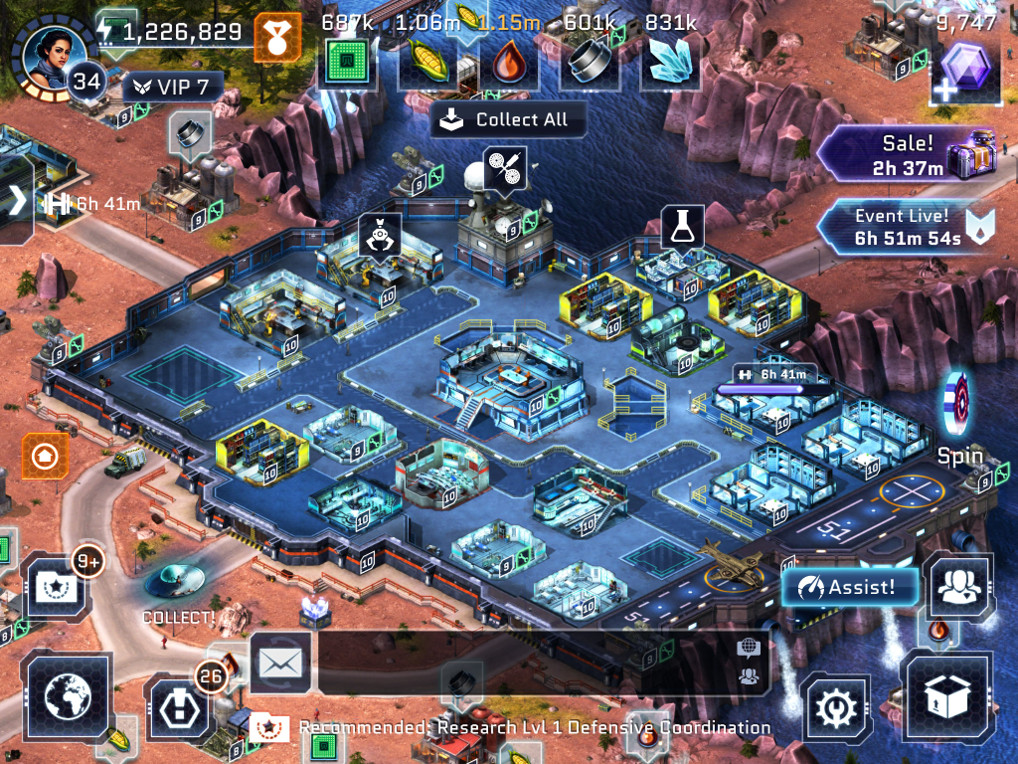The width and height of the screenshot is (1018, 764).
Task: Open the mail envelope inbox
Action: point(281,662)
